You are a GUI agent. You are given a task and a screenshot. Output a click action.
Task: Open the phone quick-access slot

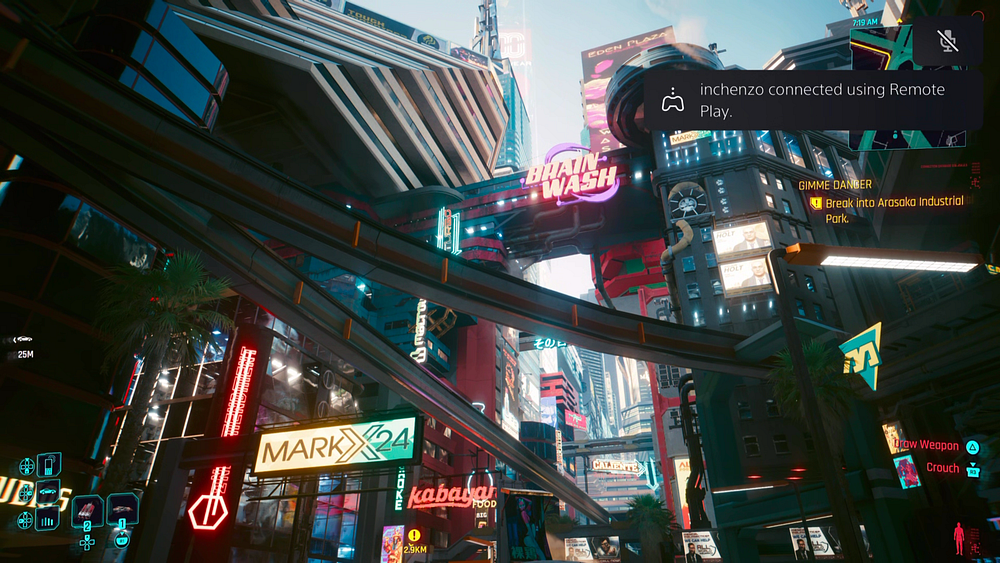[49, 465]
